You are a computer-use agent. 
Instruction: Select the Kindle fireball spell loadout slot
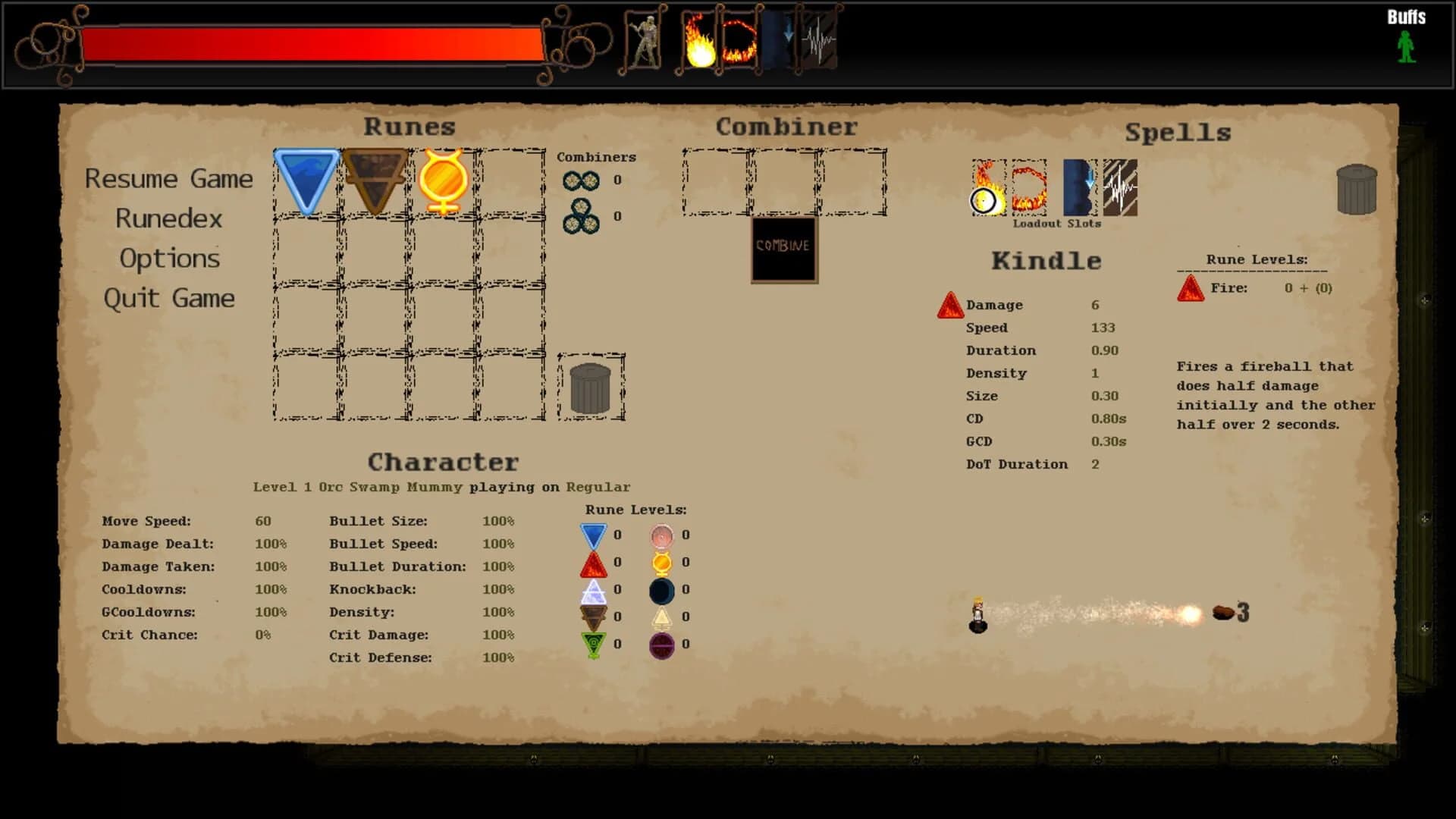click(x=988, y=187)
